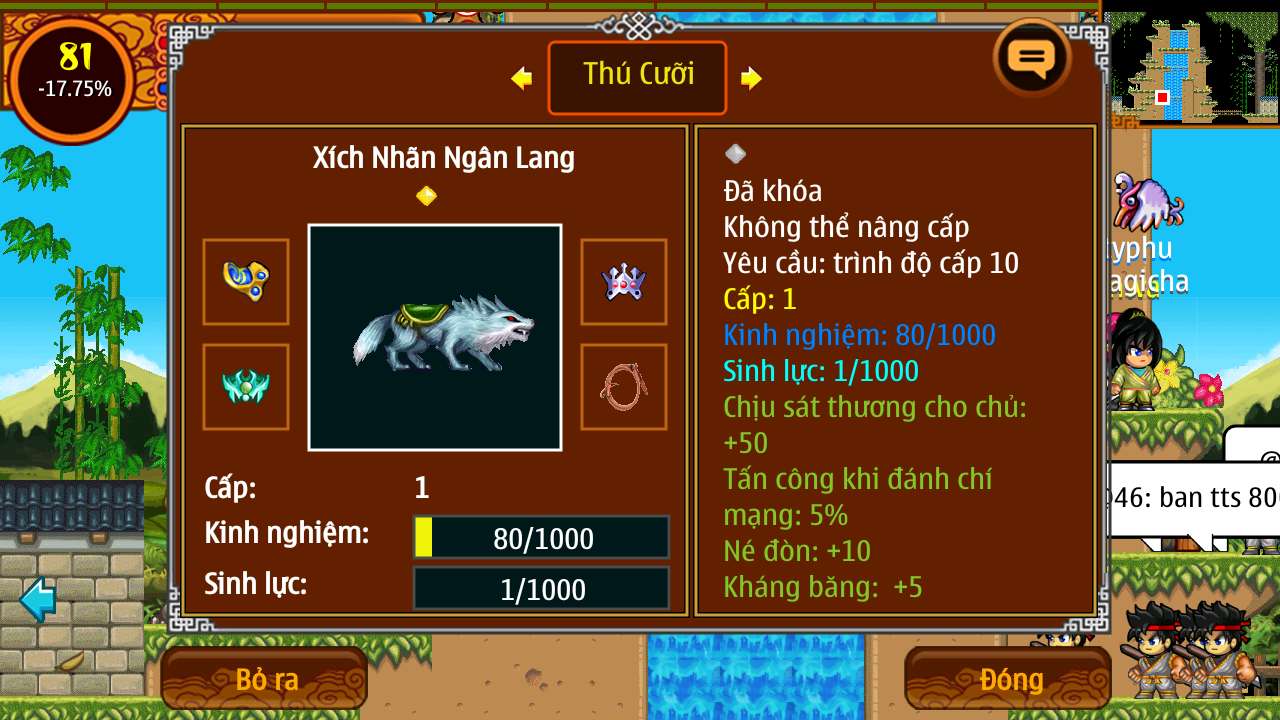Select the Thú Cưỡi tab header
The image size is (1280, 720).
(x=637, y=77)
